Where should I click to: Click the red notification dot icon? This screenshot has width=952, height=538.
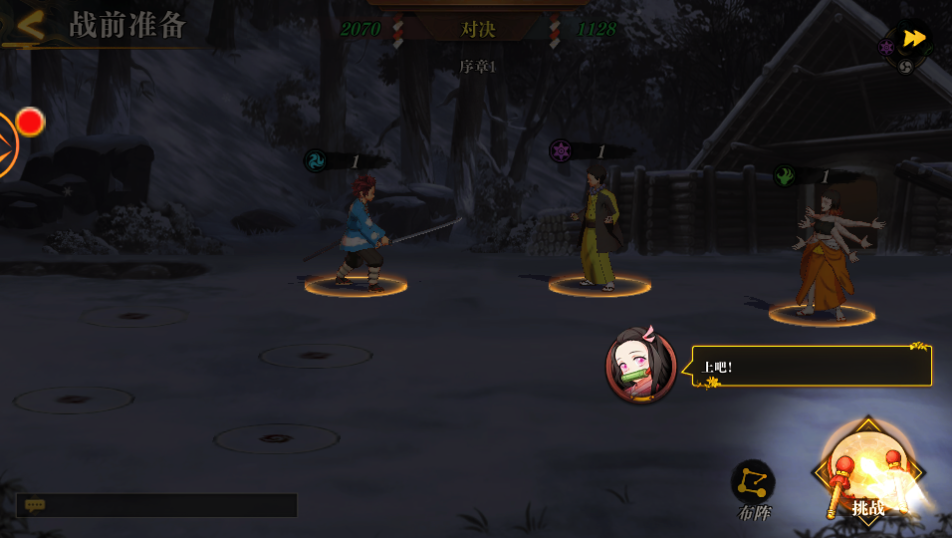pos(30,122)
